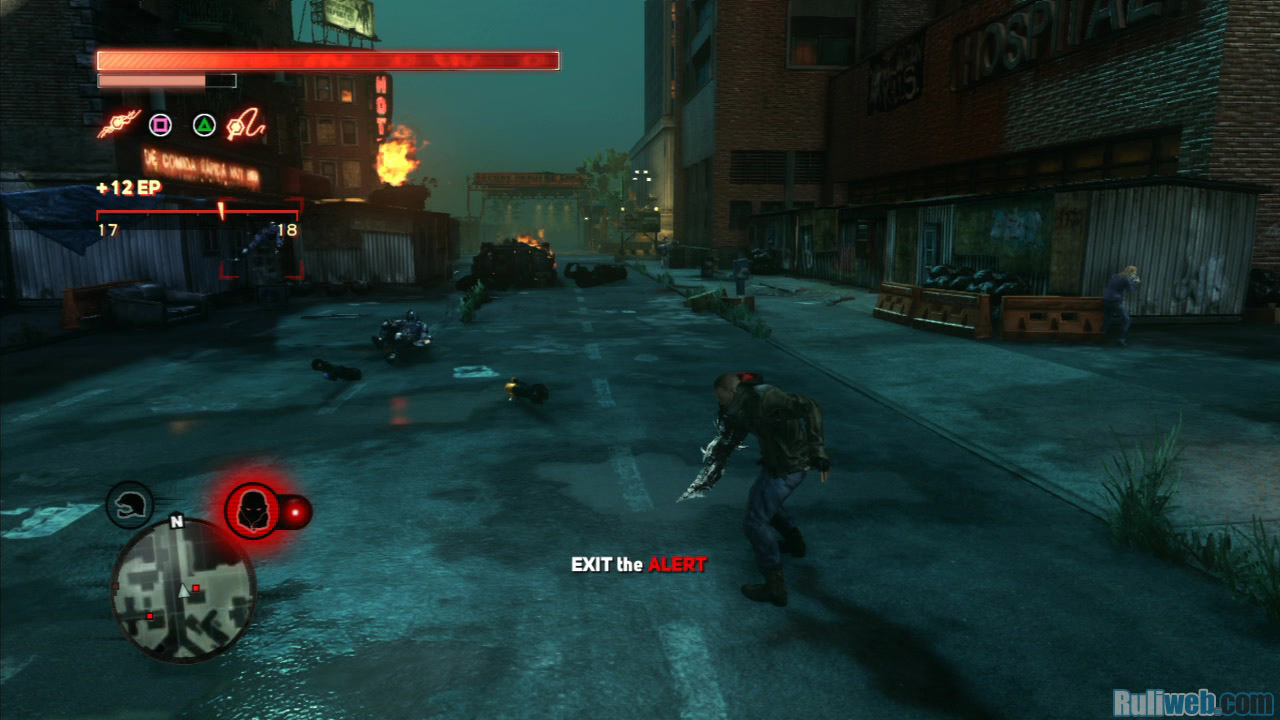Screen dimensions: 1280x720
Task: Select the red hooded alert icon
Action: [x=252, y=511]
